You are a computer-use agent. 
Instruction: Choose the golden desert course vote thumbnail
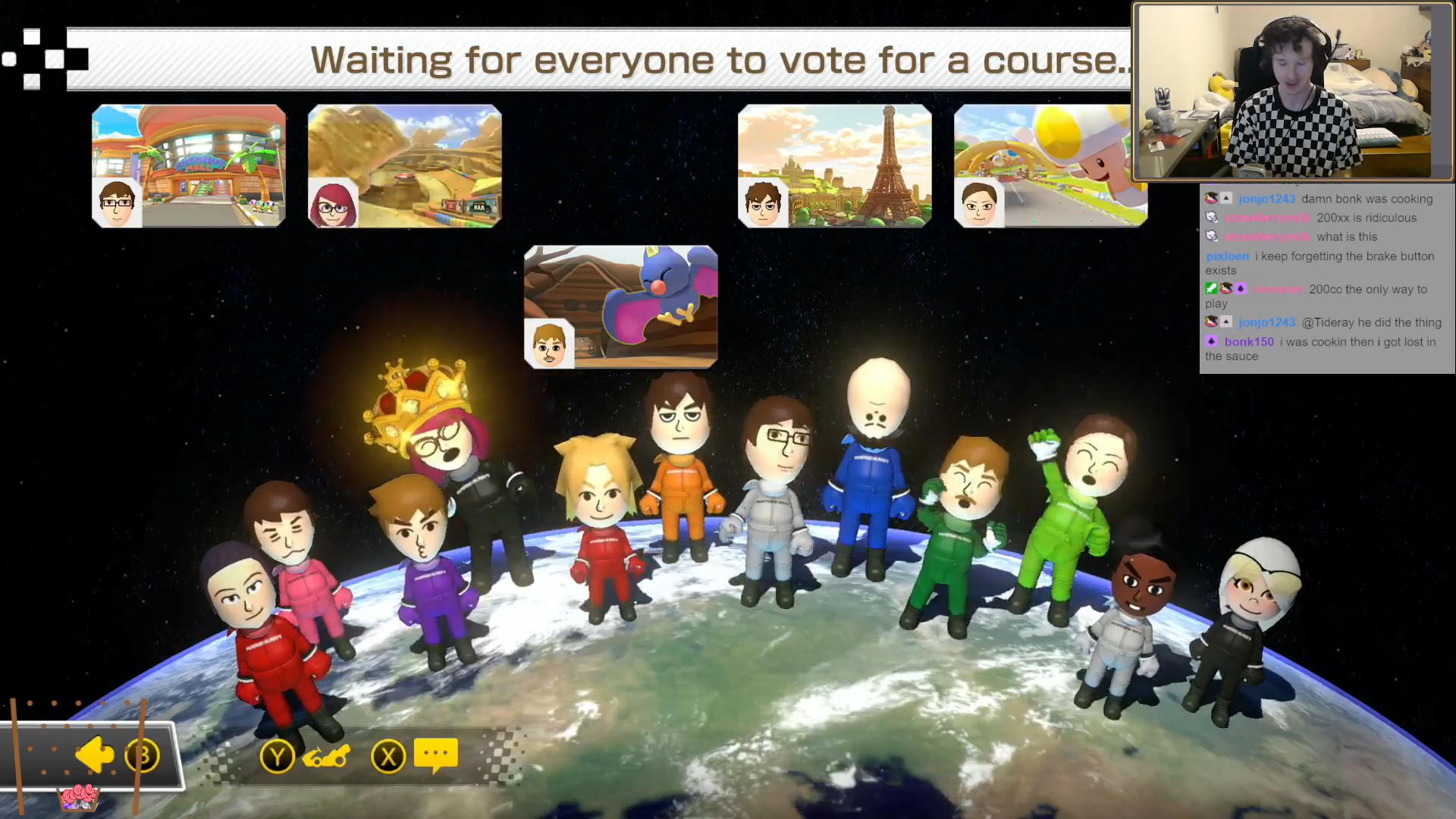[405, 166]
